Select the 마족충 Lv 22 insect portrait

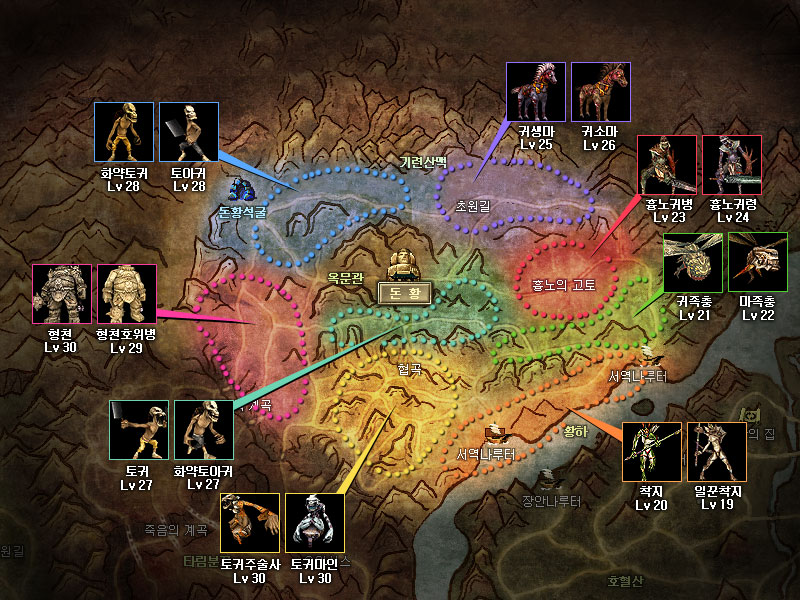[x=758, y=262]
